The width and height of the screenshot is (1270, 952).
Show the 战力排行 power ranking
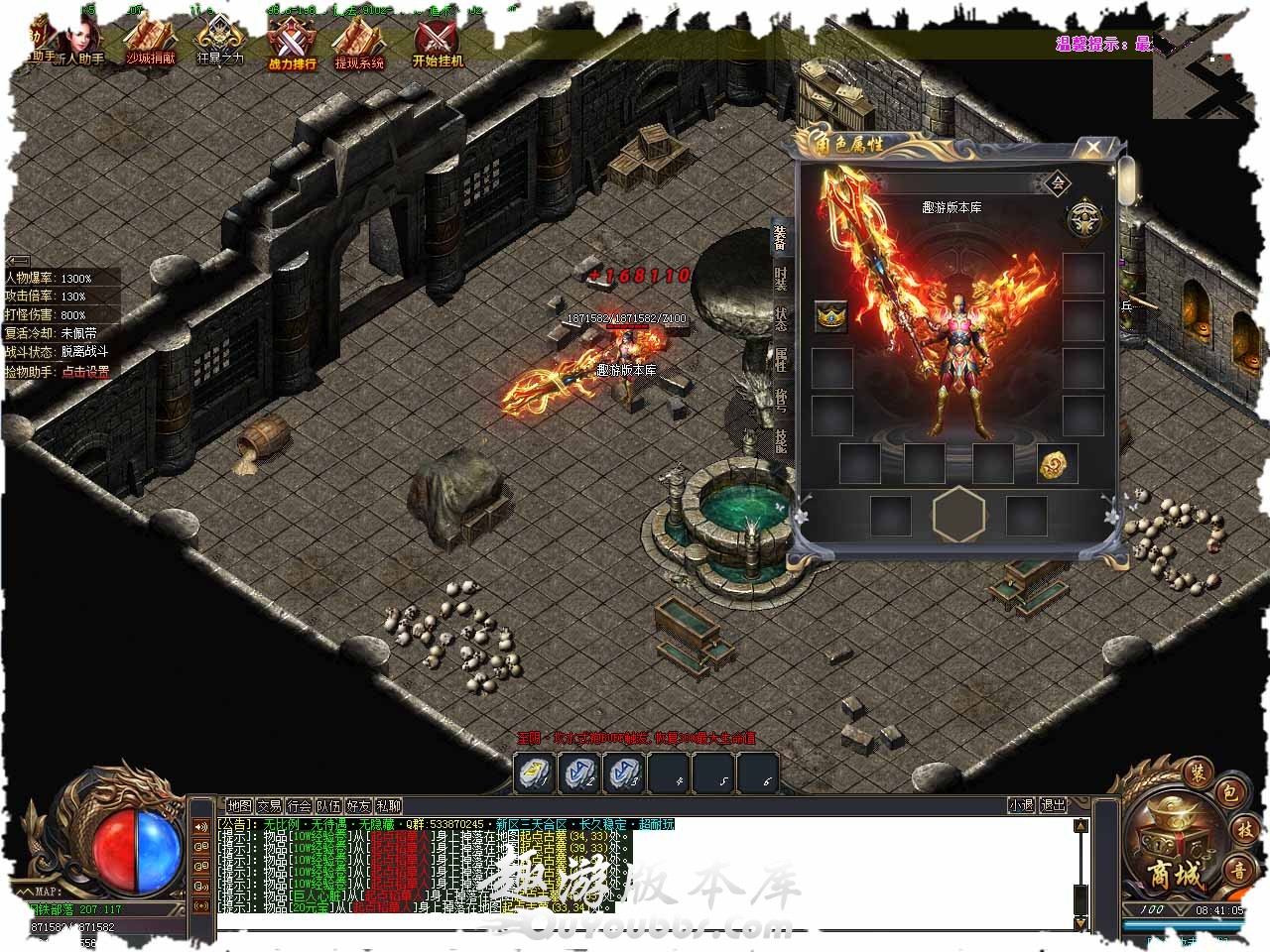292,47
